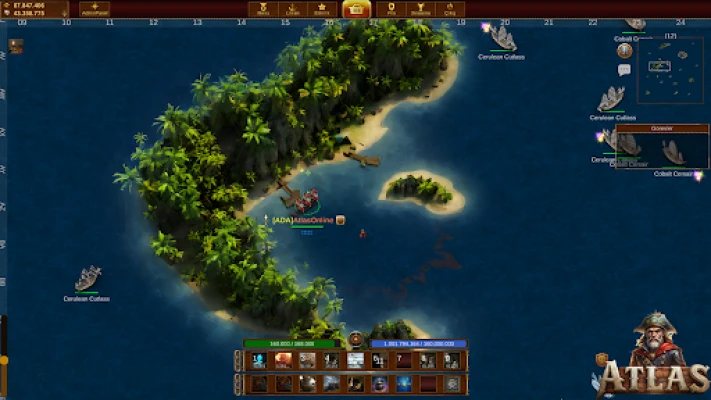Toggle the icon in top-left map corner
Viewport: 711px width, 400px height.
[x=15, y=45]
